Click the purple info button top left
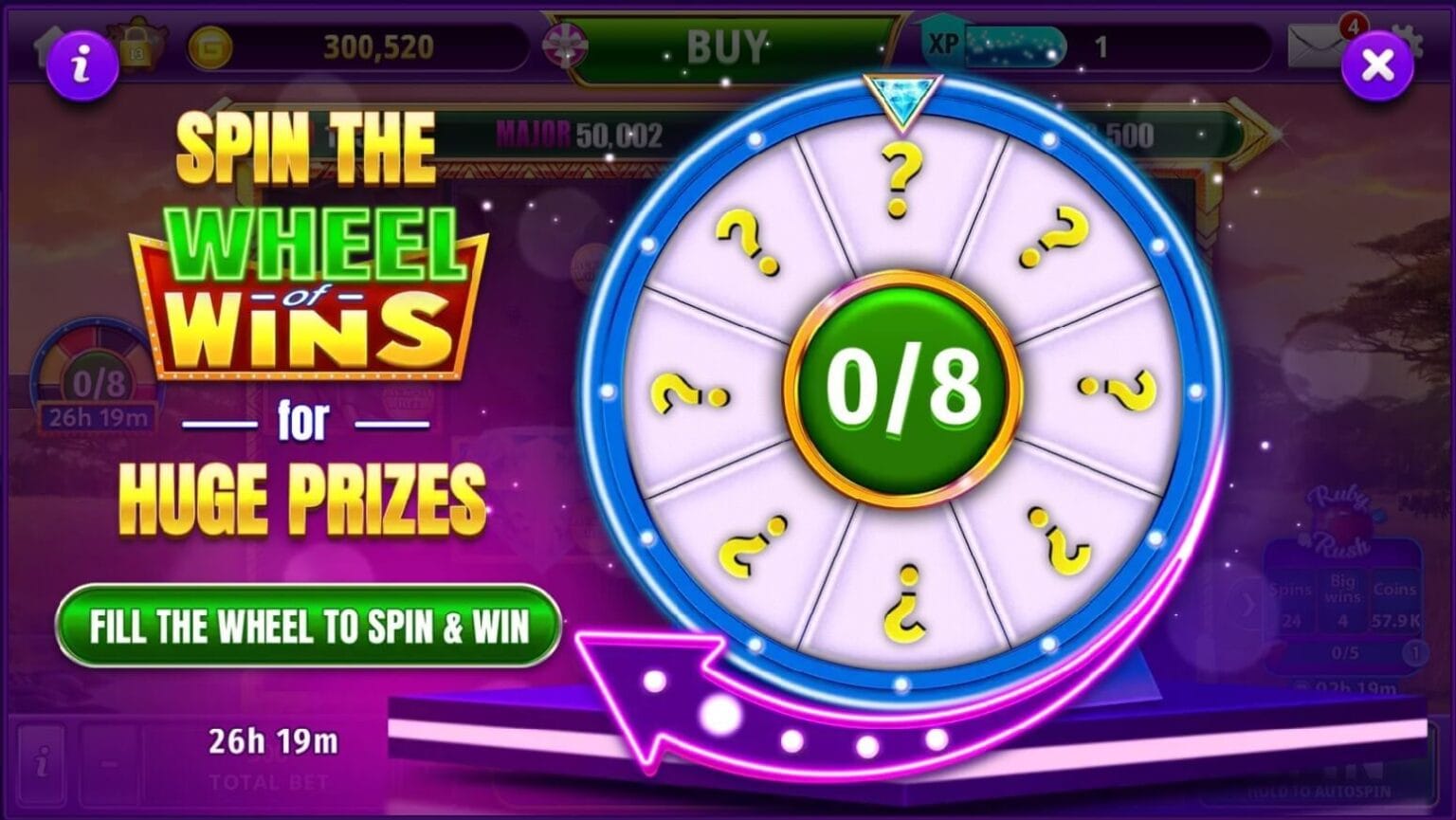 (x=81, y=63)
